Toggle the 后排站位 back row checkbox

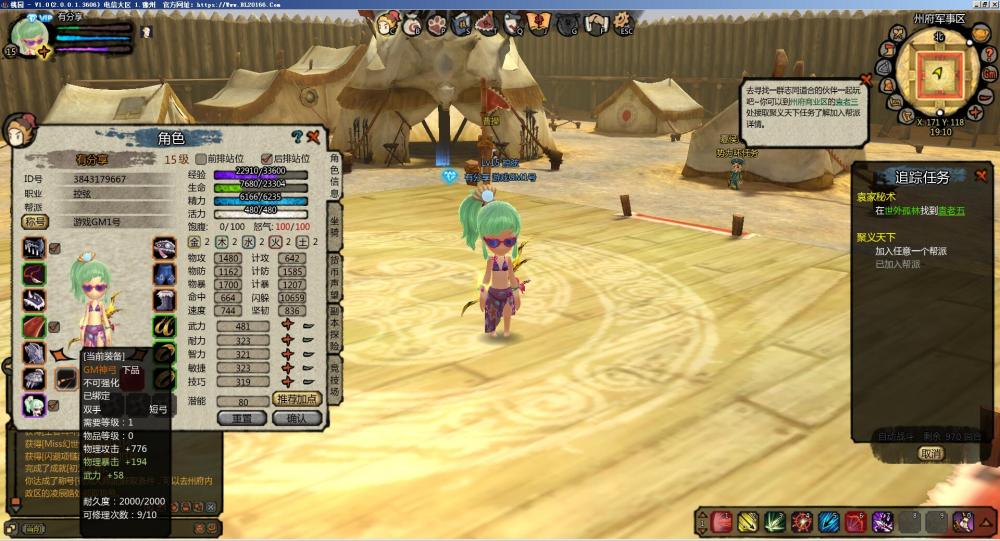[x=266, y=159]
